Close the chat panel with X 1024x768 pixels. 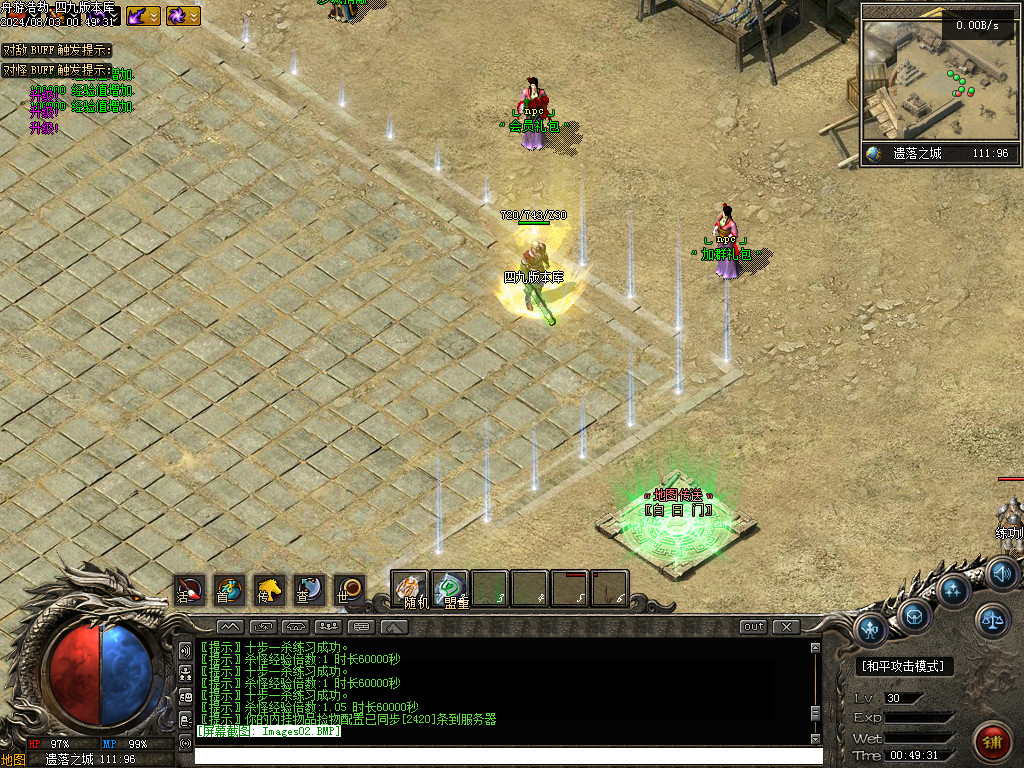[786, 627]
